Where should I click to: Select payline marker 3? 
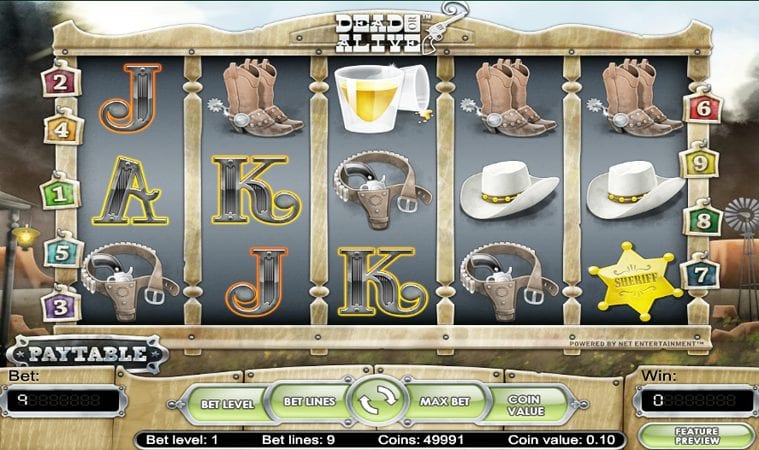61,302
